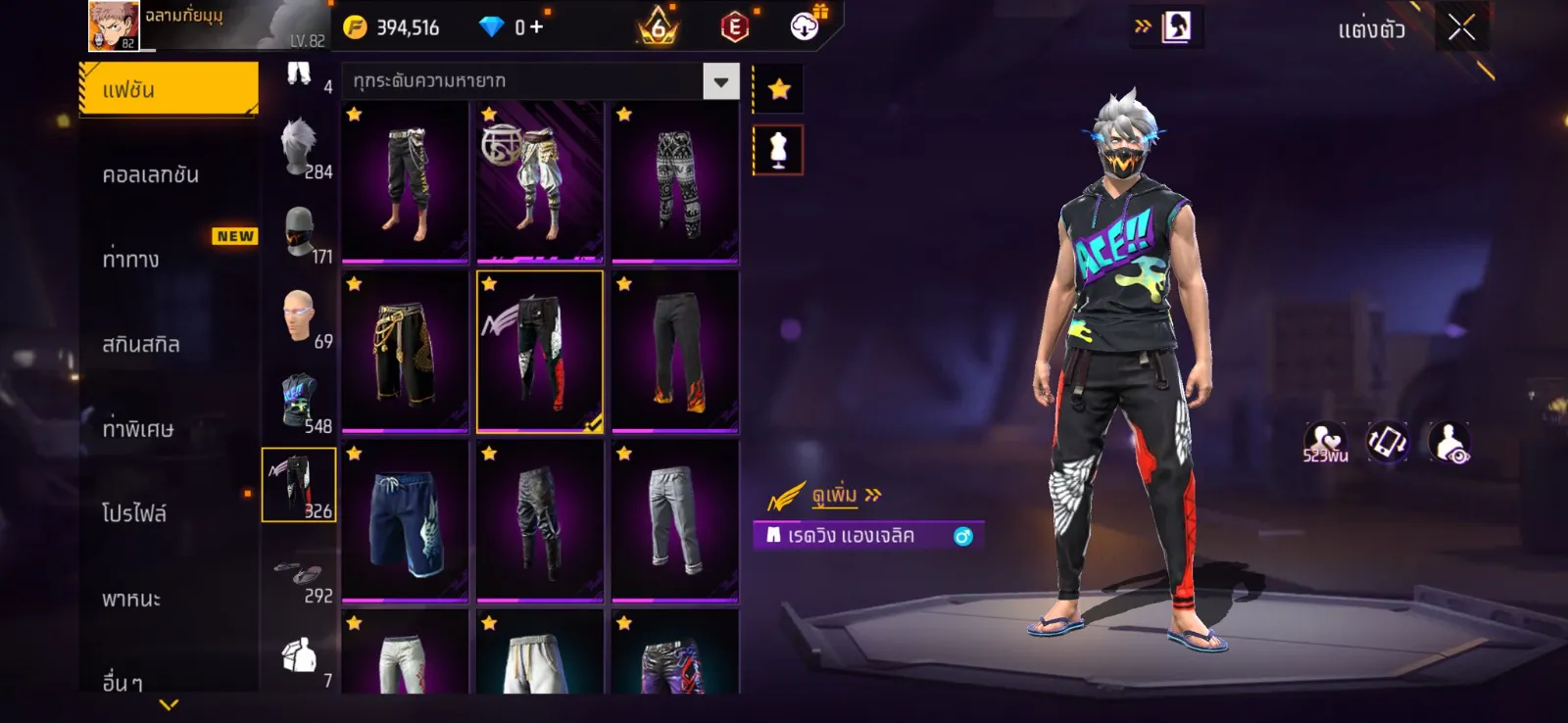
Task: Click the mannequin outfit preview button
Action: pos(778,151)
